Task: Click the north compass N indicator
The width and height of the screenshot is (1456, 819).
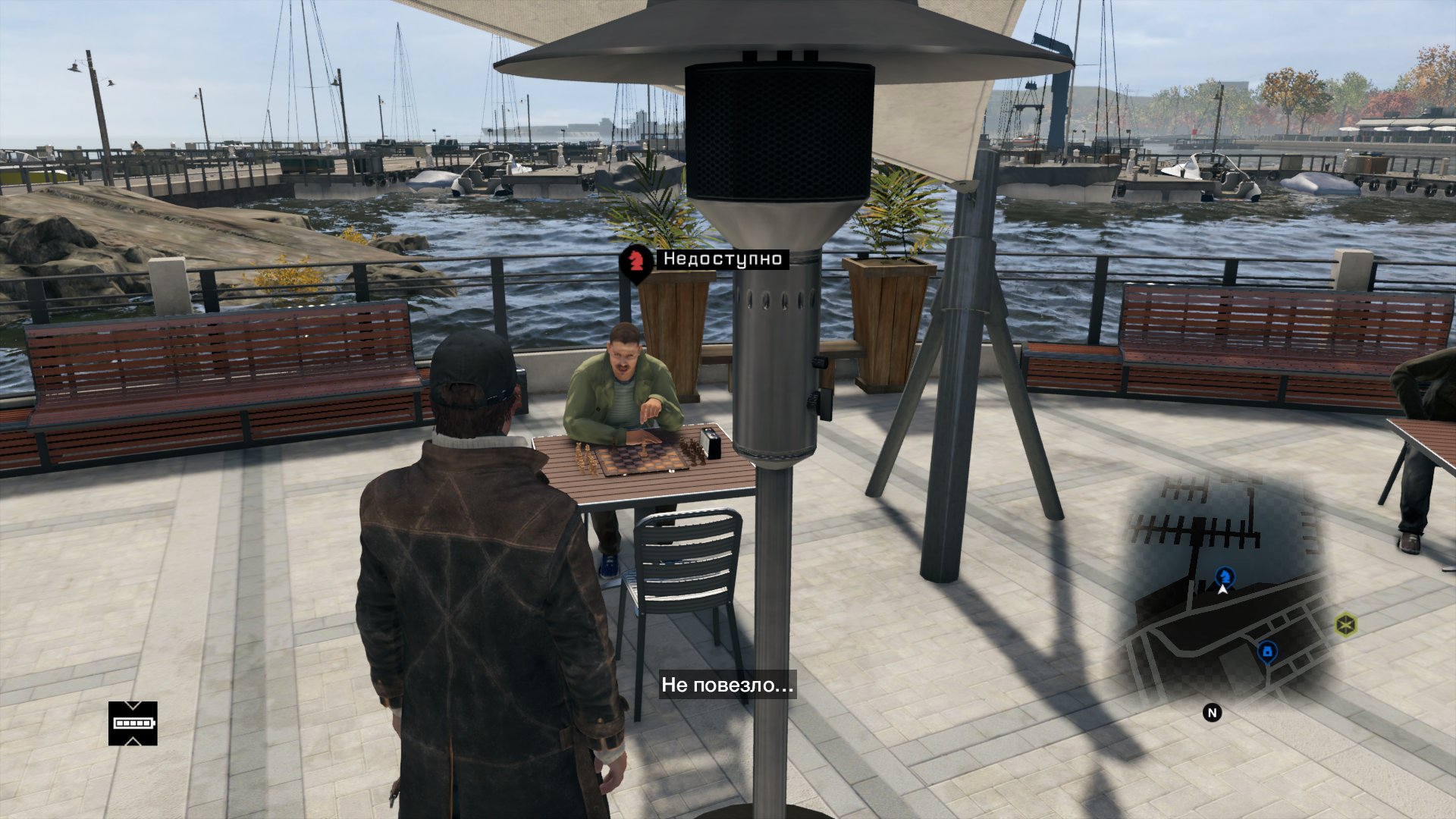Action: [x=1212, y=713]
